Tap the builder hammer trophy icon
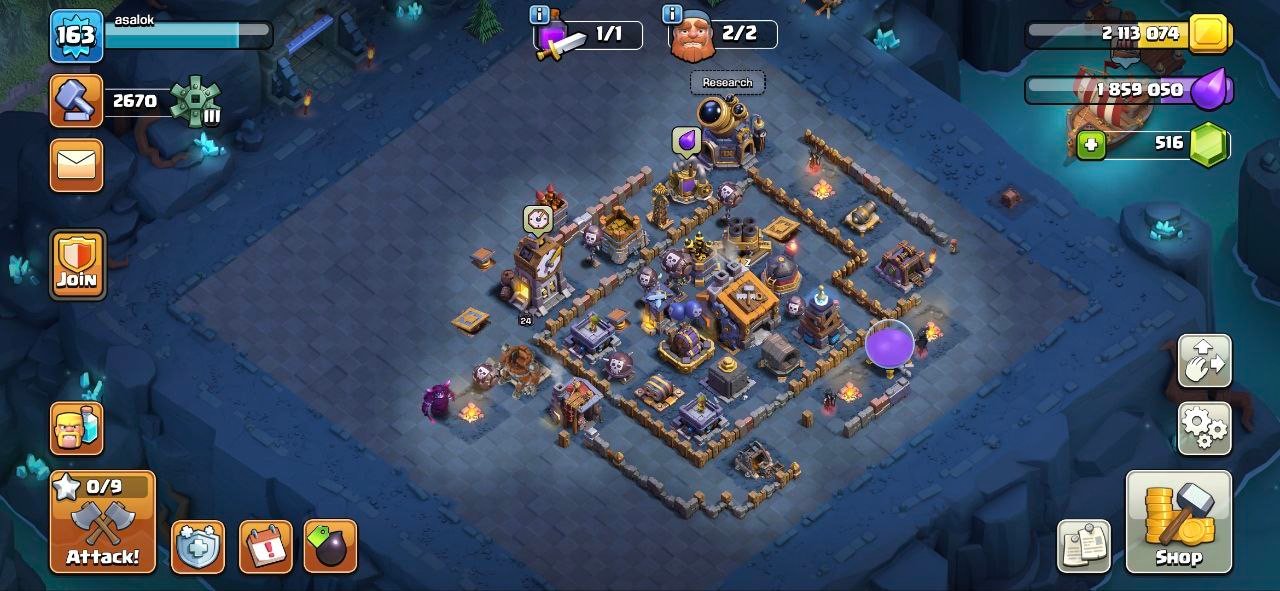This screenshot has height=591, width=1280. click(77, 101)
